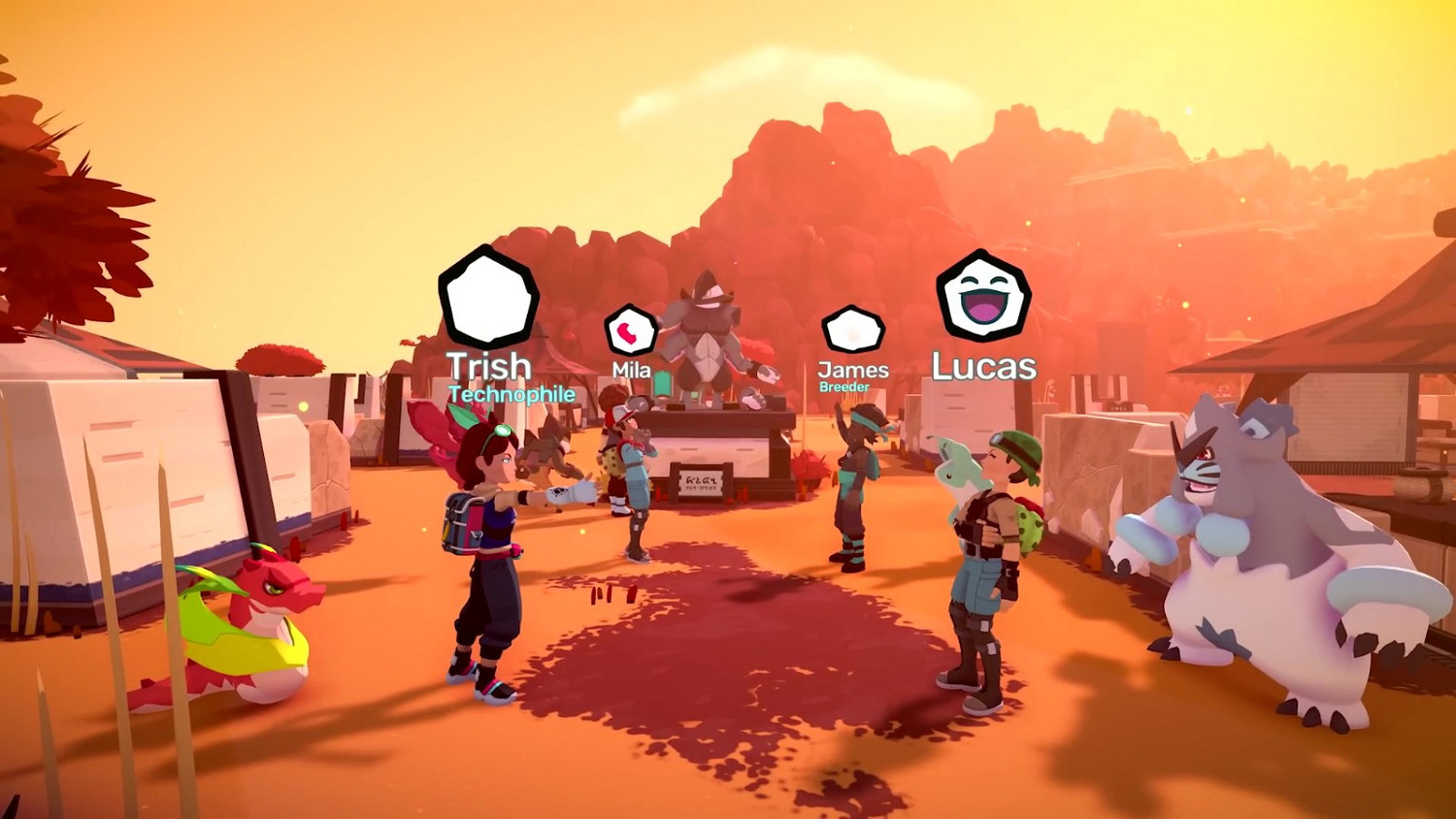Click the James nameplate

point(854,369)
